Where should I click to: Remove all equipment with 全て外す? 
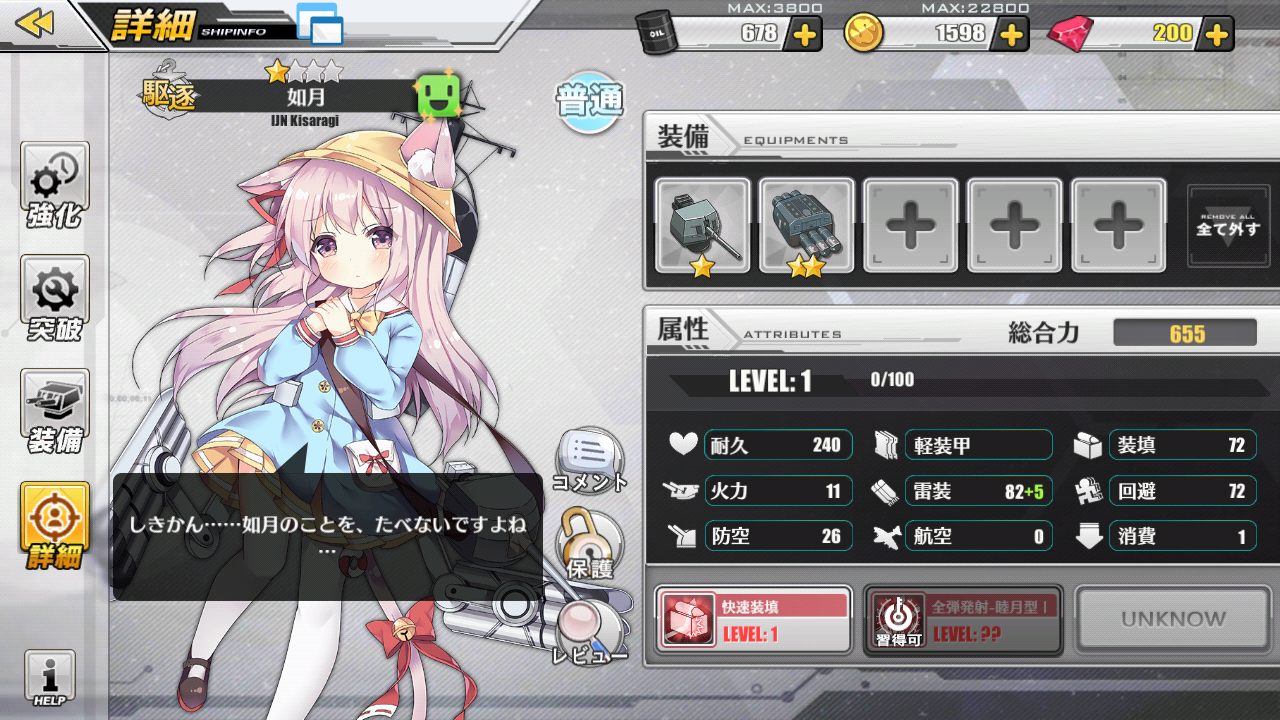click(1228, 226)
